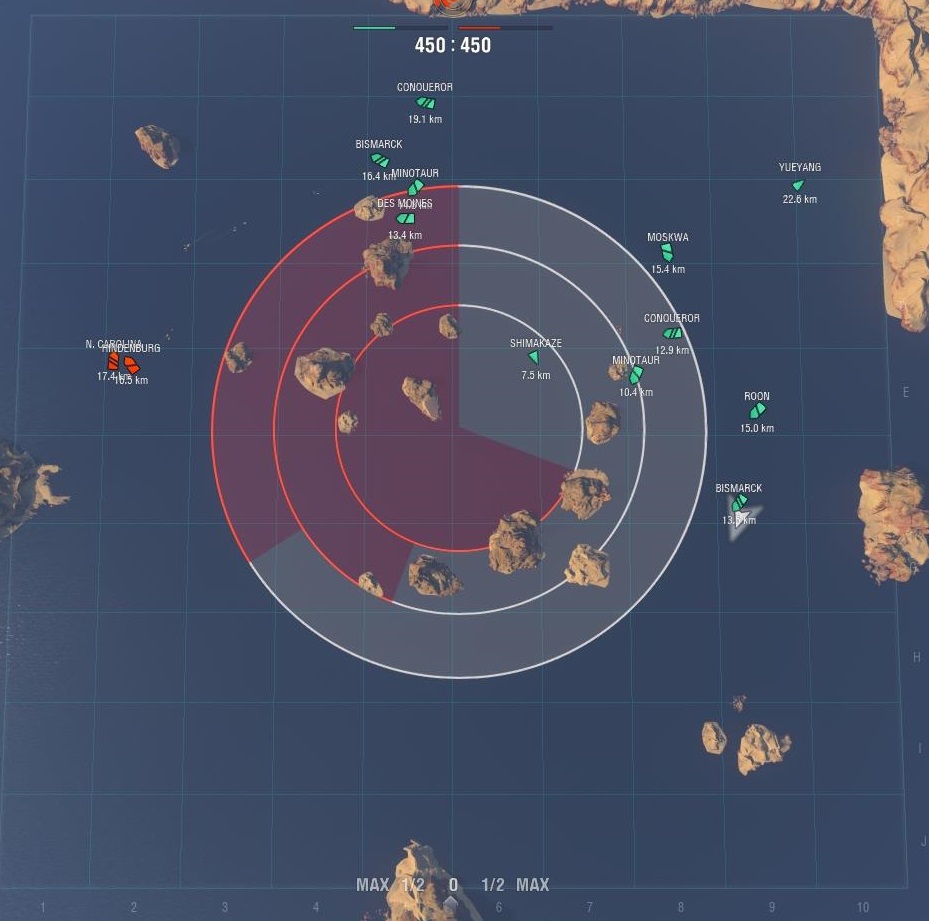Viewport: 929px width, 921px height.
Task: Choose the Minotaur marker at 10.4 km
Action: (x=635, y=375)
